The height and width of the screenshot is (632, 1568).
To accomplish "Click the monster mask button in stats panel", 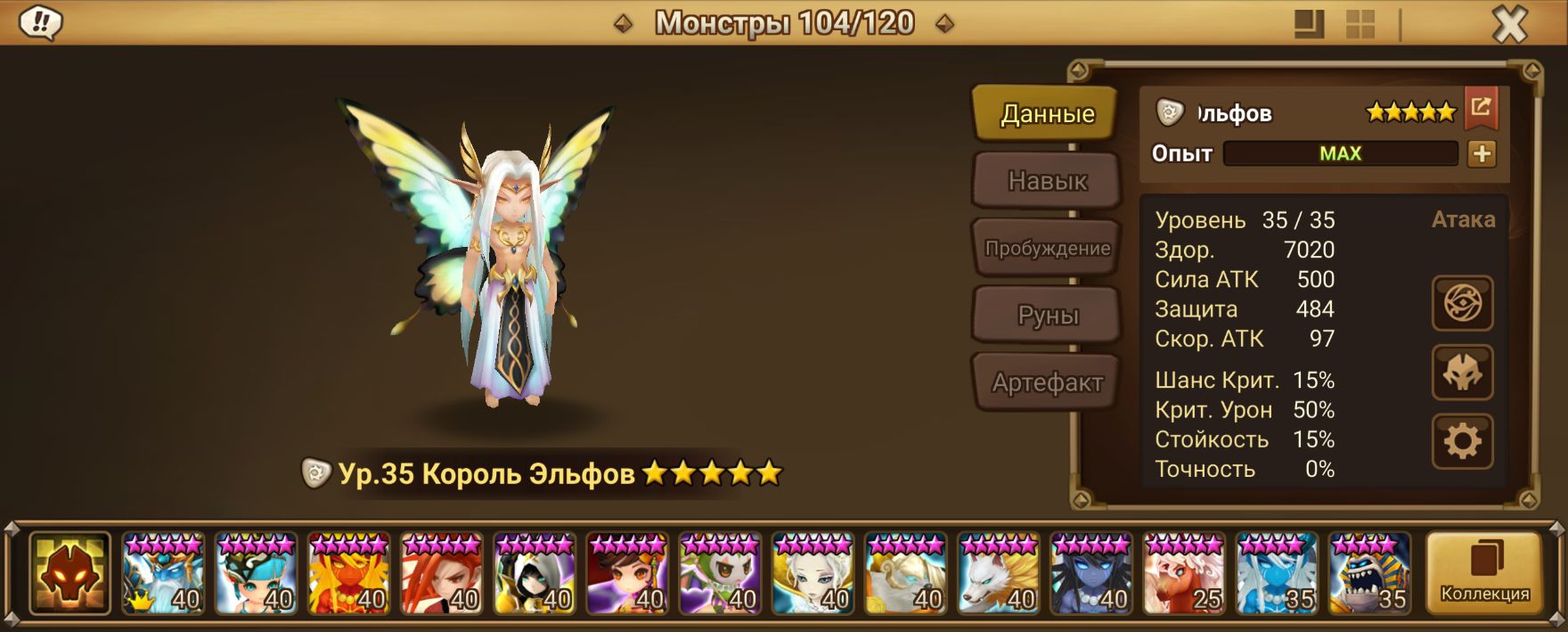I will (x=1462, y=373).
